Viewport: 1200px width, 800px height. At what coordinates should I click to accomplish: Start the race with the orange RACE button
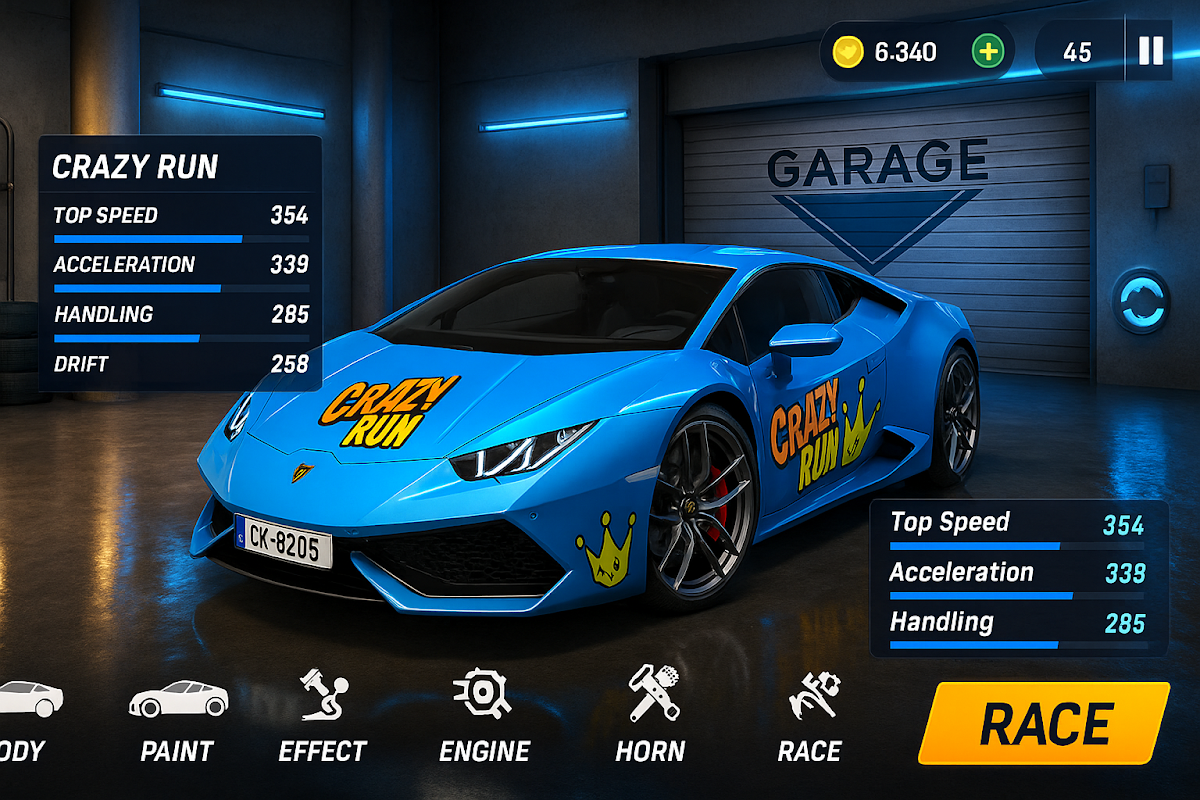coord(1044,723)
